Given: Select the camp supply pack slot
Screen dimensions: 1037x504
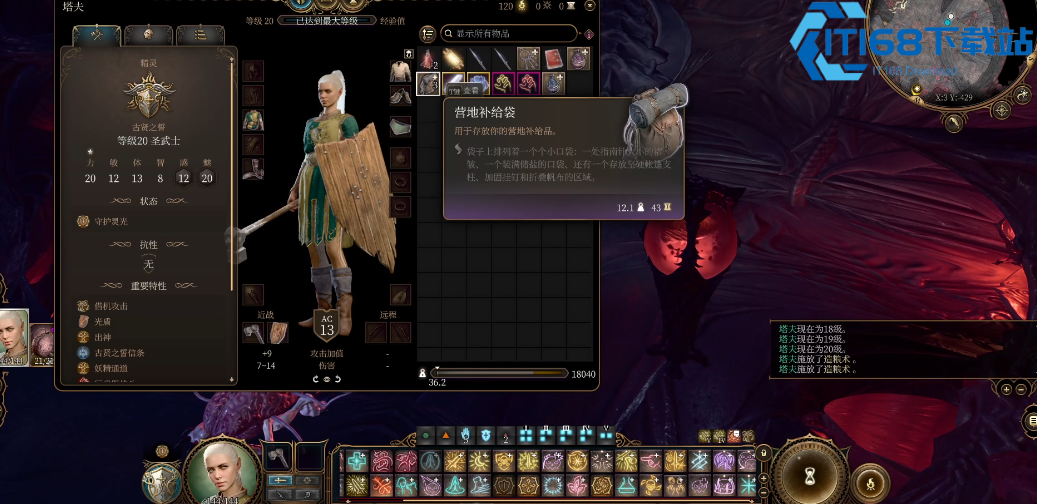Looking at the screenshot, I should (x=428, y=83).
